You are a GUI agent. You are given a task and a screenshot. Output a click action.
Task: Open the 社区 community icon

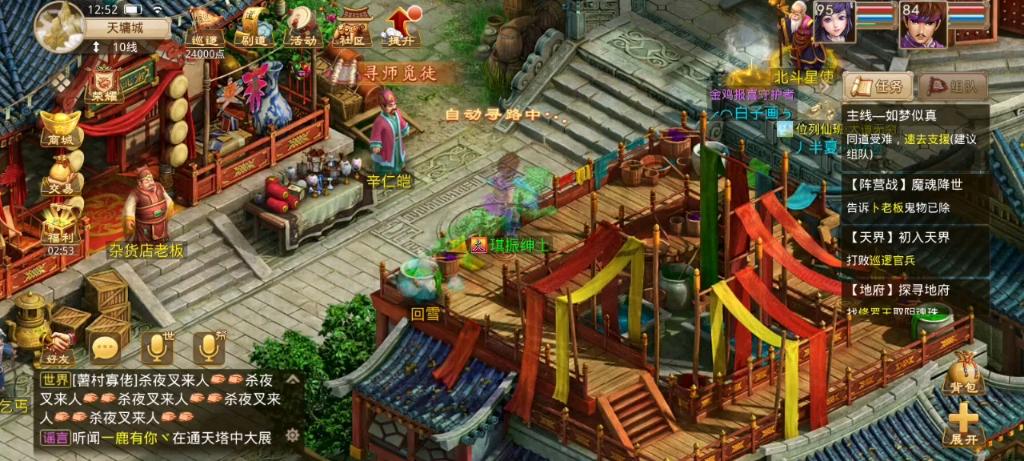tap(351, 27)
